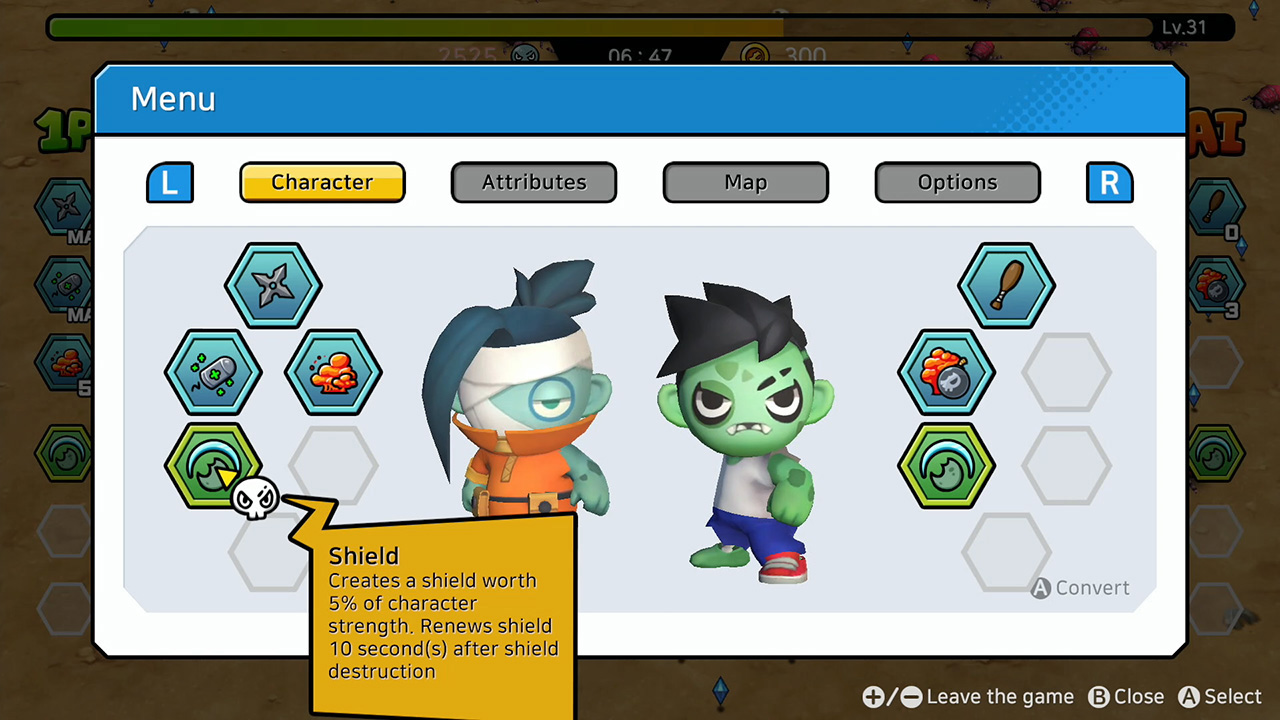Click the blue R shoulder button indicator

coord(1110,182)
